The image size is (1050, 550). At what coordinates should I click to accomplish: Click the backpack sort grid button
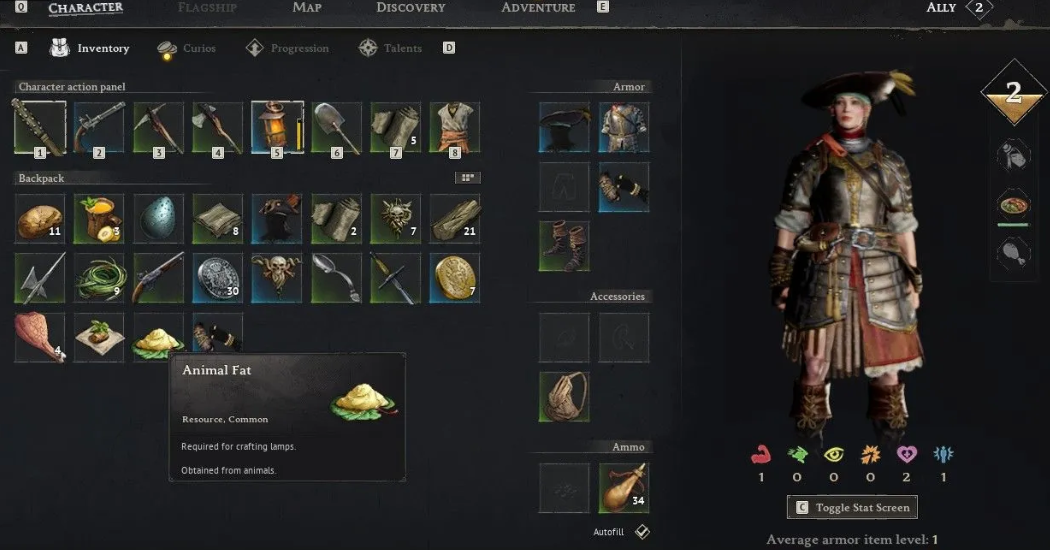pos(467,178)
